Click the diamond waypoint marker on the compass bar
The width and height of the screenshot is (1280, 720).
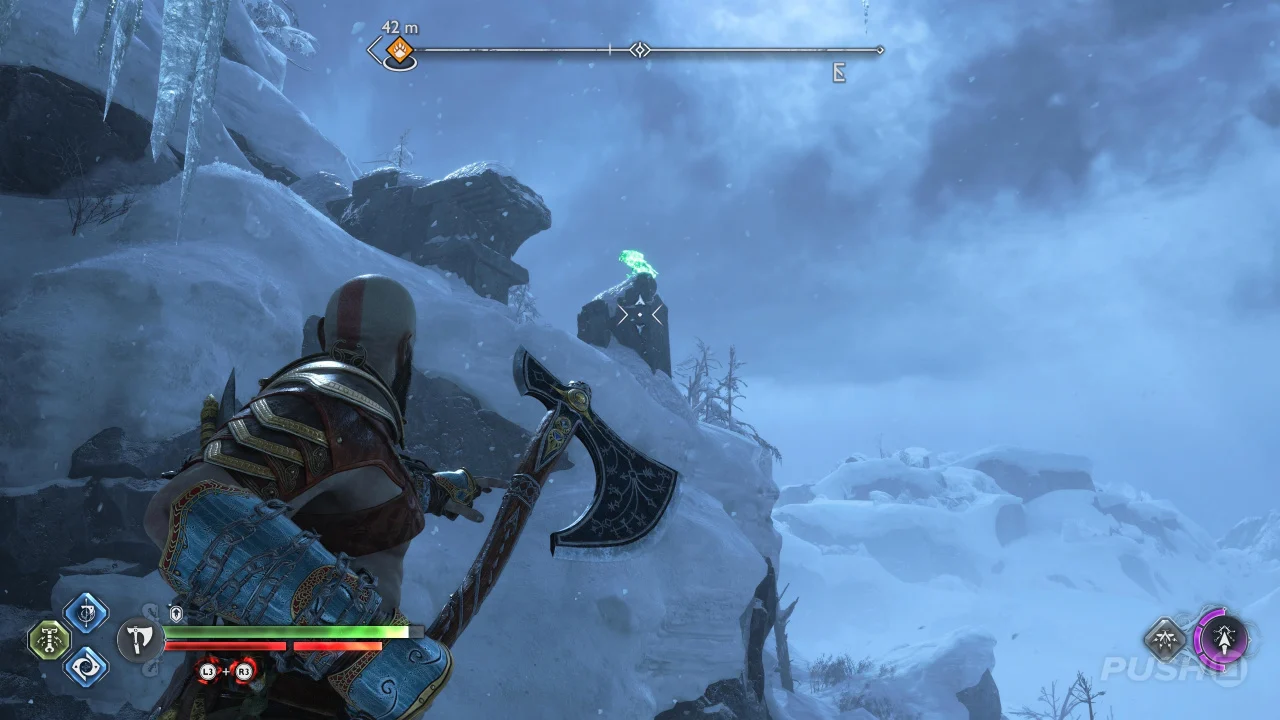(640, 50)
